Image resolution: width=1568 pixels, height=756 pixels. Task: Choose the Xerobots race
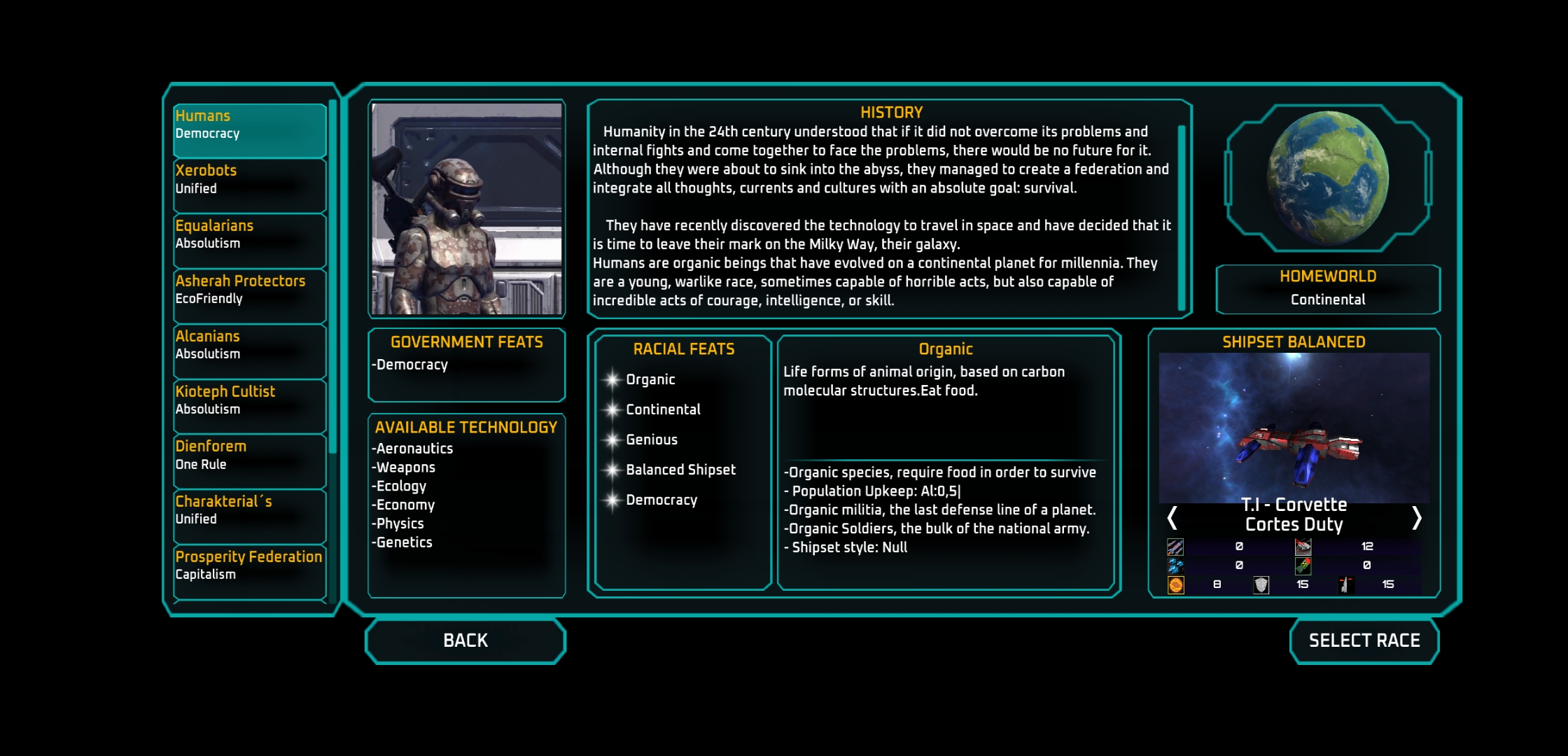[x=249, y=185]
